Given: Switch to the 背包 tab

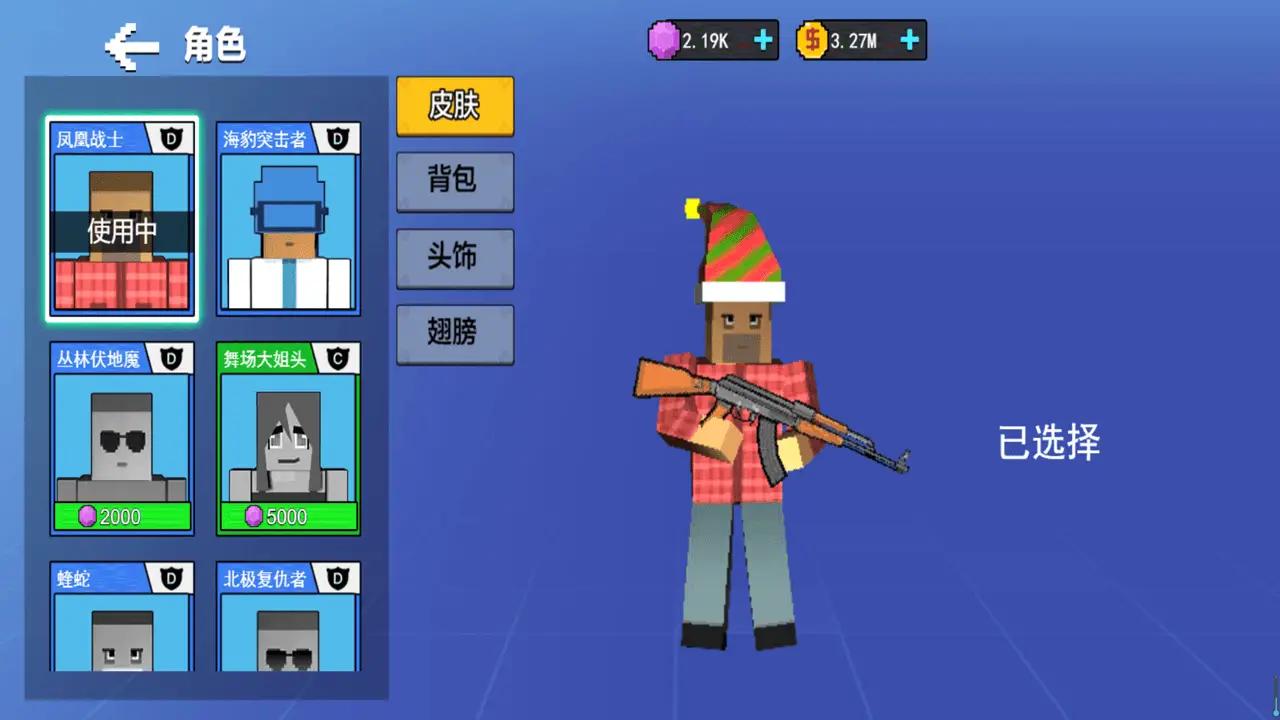Looking at the screenshot, I should coord(455,182).
